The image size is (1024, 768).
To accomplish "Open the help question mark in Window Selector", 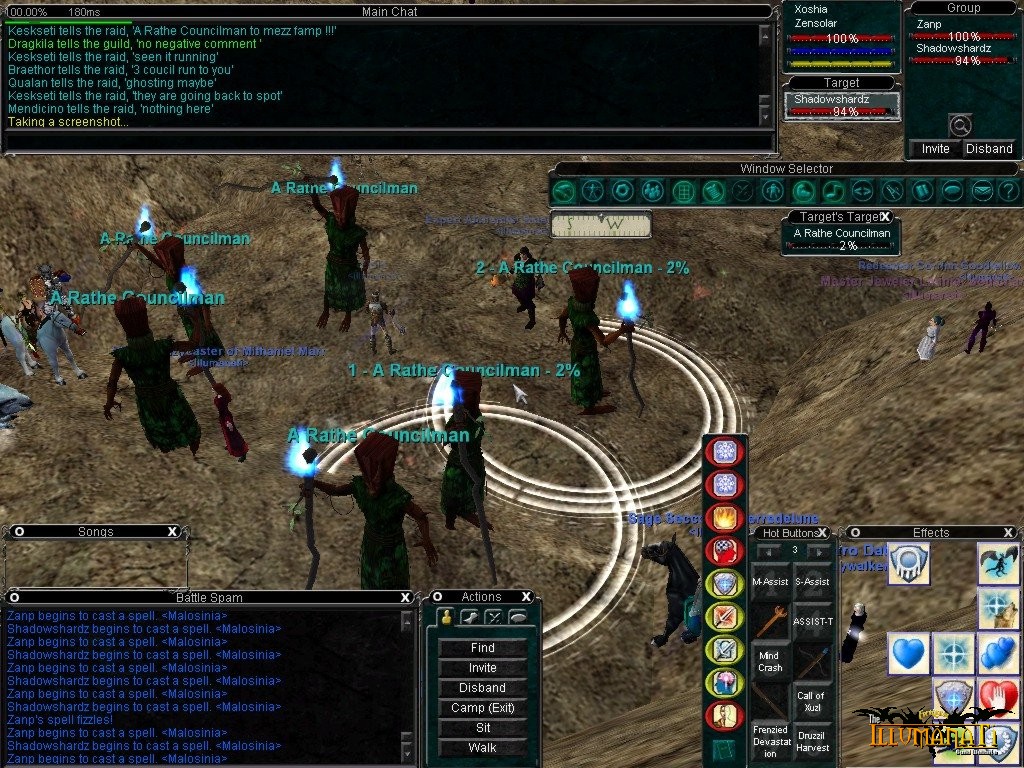I will (1008, 190).
